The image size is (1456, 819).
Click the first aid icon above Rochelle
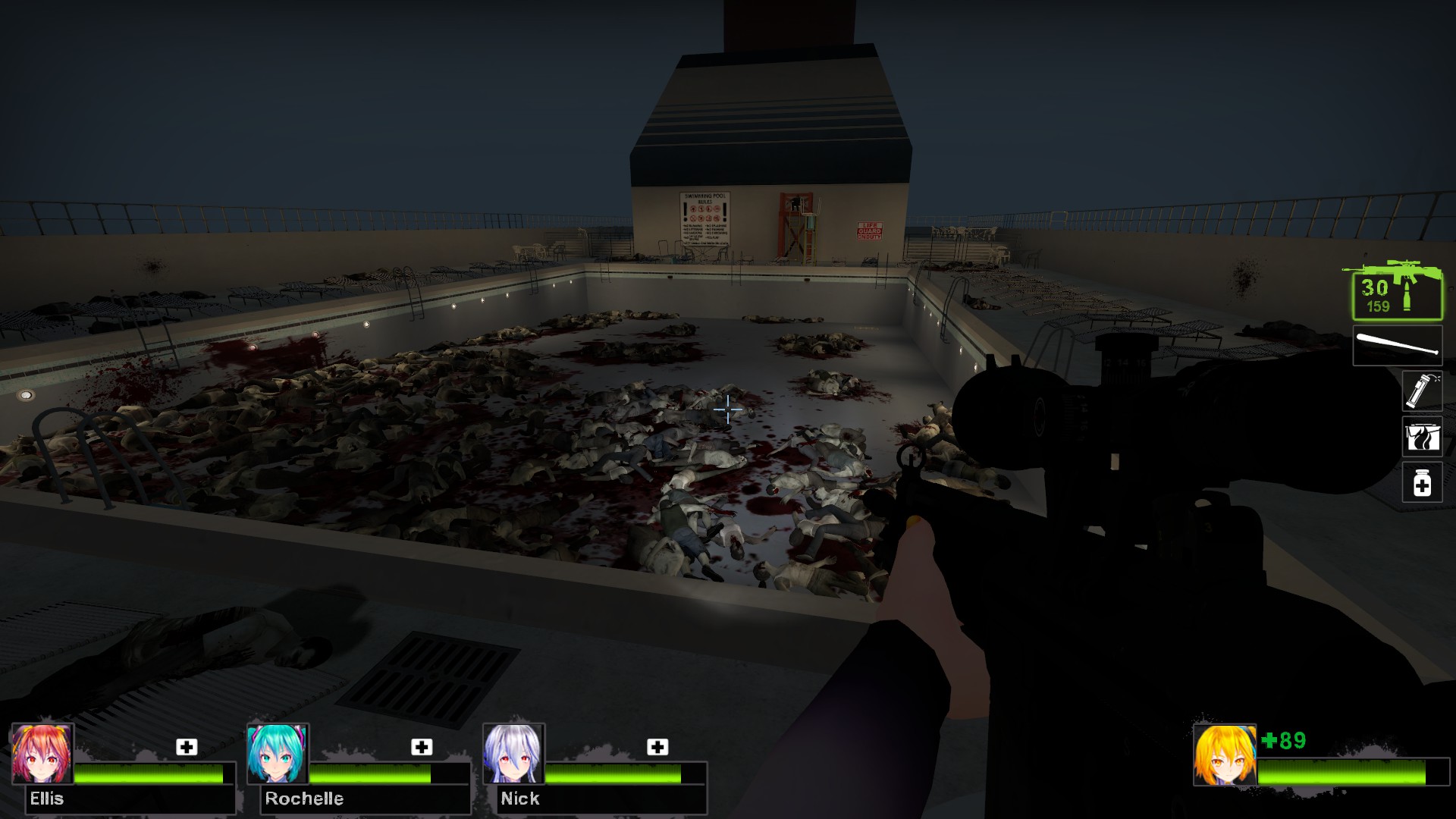tap(422, 747)
